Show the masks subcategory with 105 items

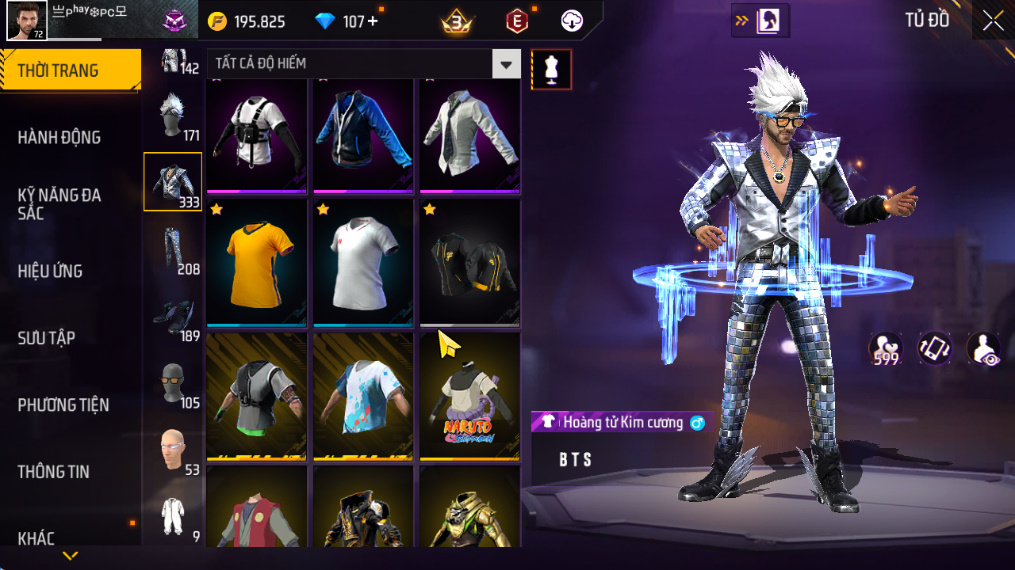[x=173, y=384]
